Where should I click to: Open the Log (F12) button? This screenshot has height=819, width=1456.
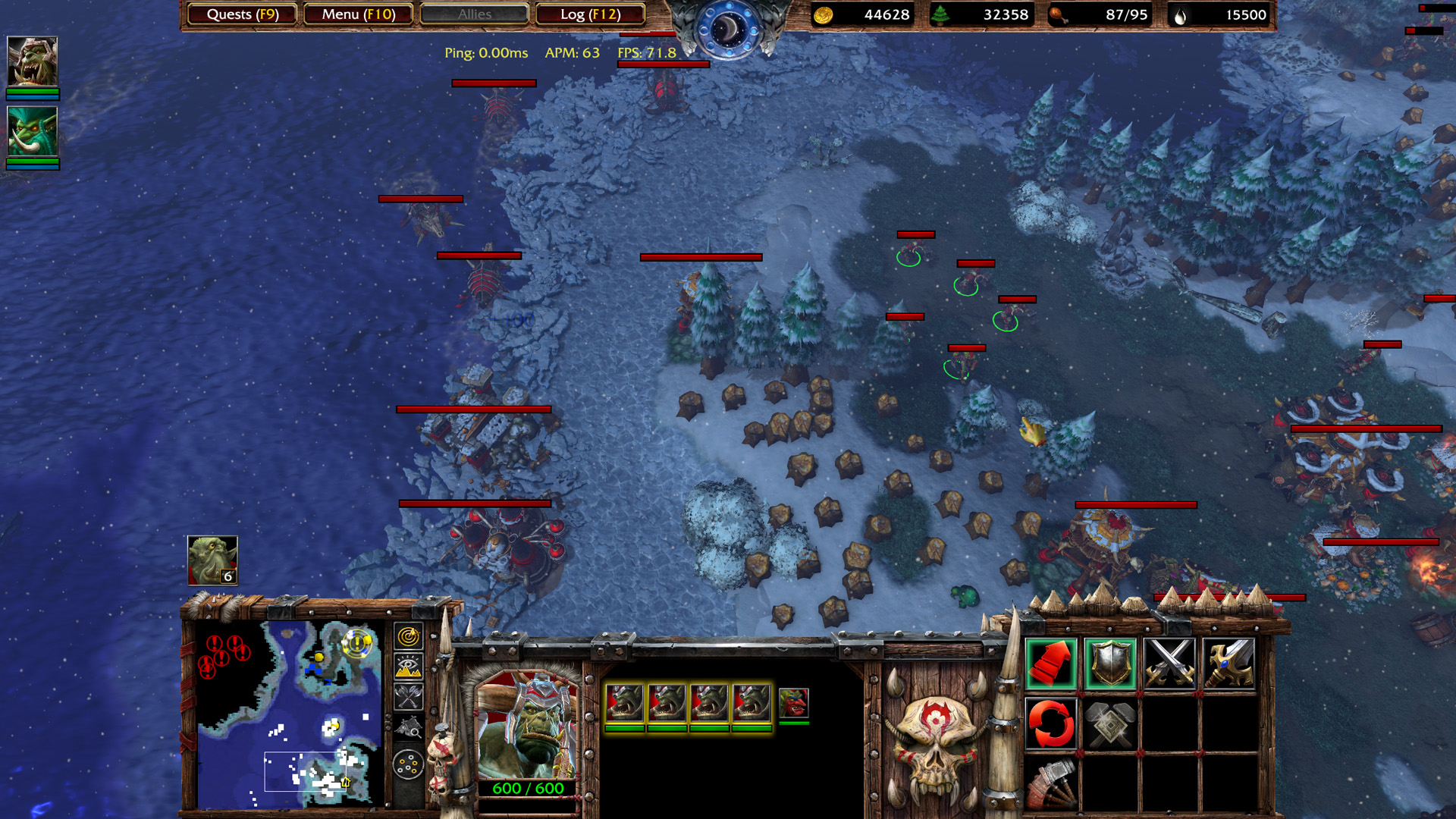coord(590,14)
